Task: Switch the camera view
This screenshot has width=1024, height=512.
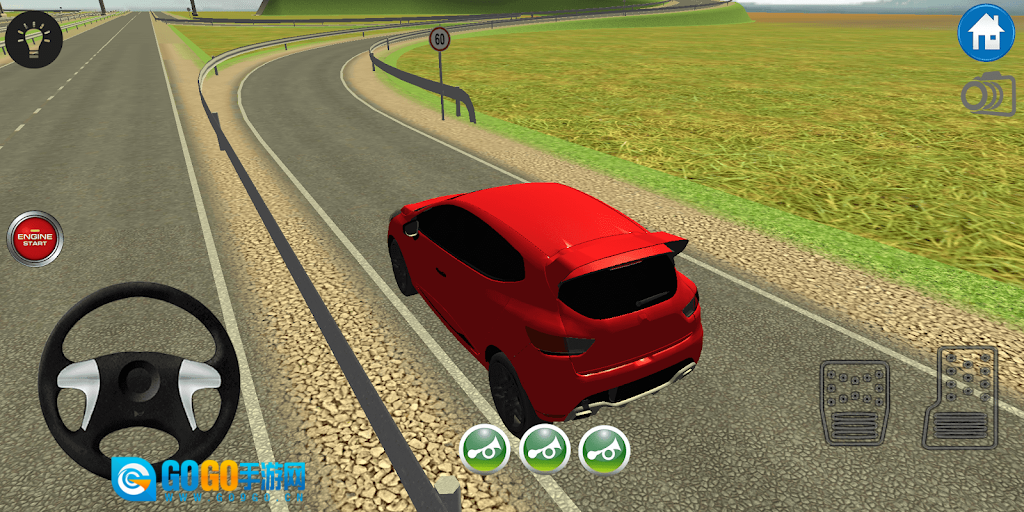Action: 987,94
